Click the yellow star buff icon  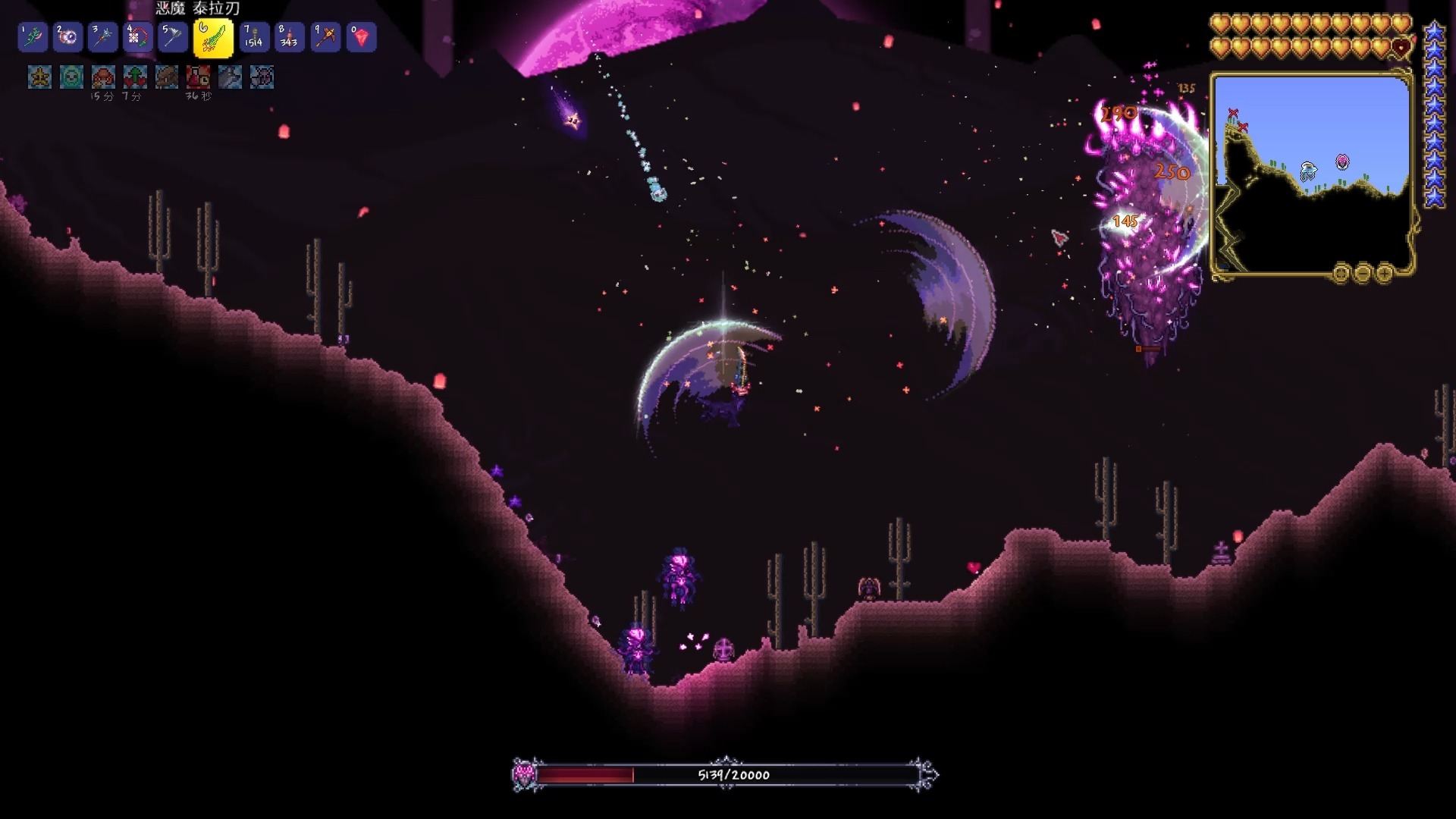pyautogui.click(x=39, y=77)
